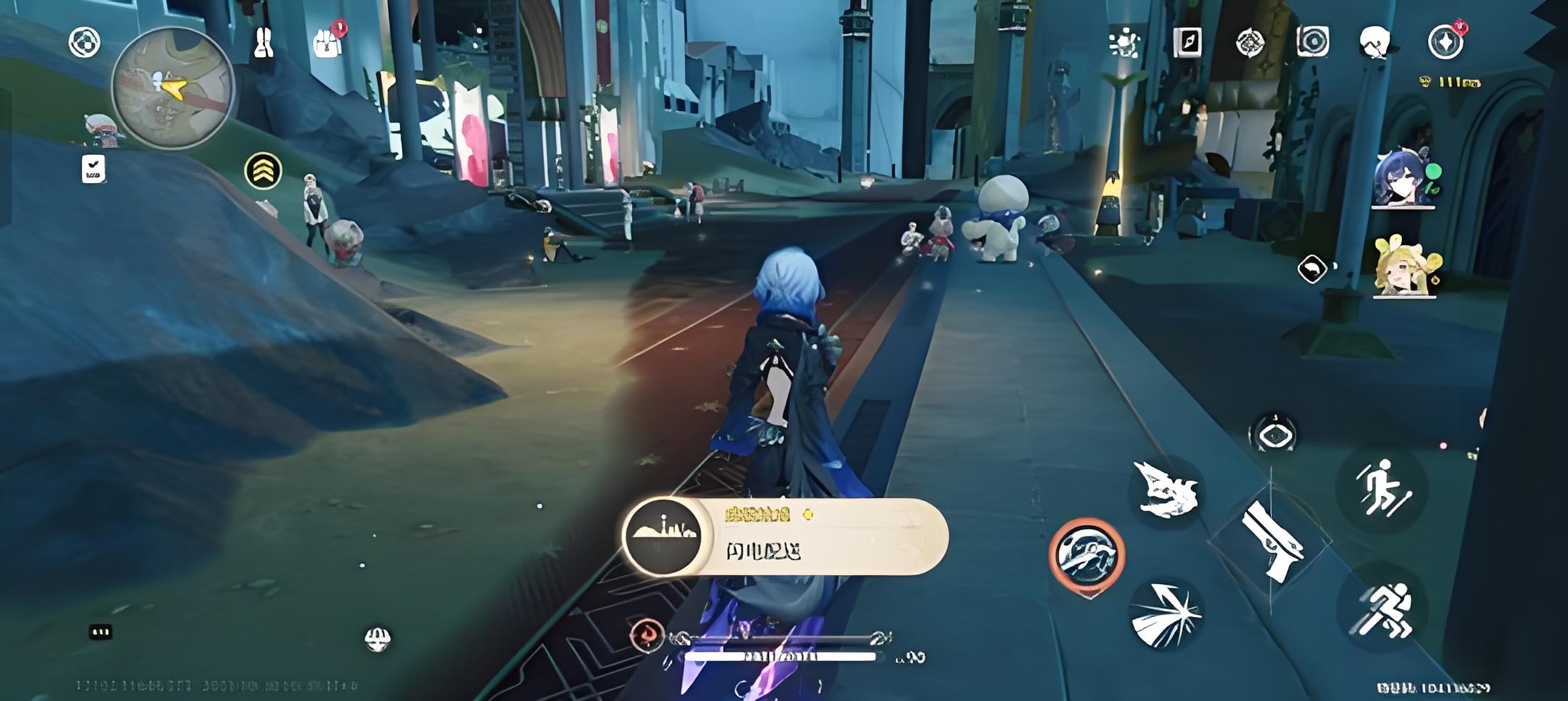Open the circular minimap
The image size is (1568, 701).
(x=172, y=88)
